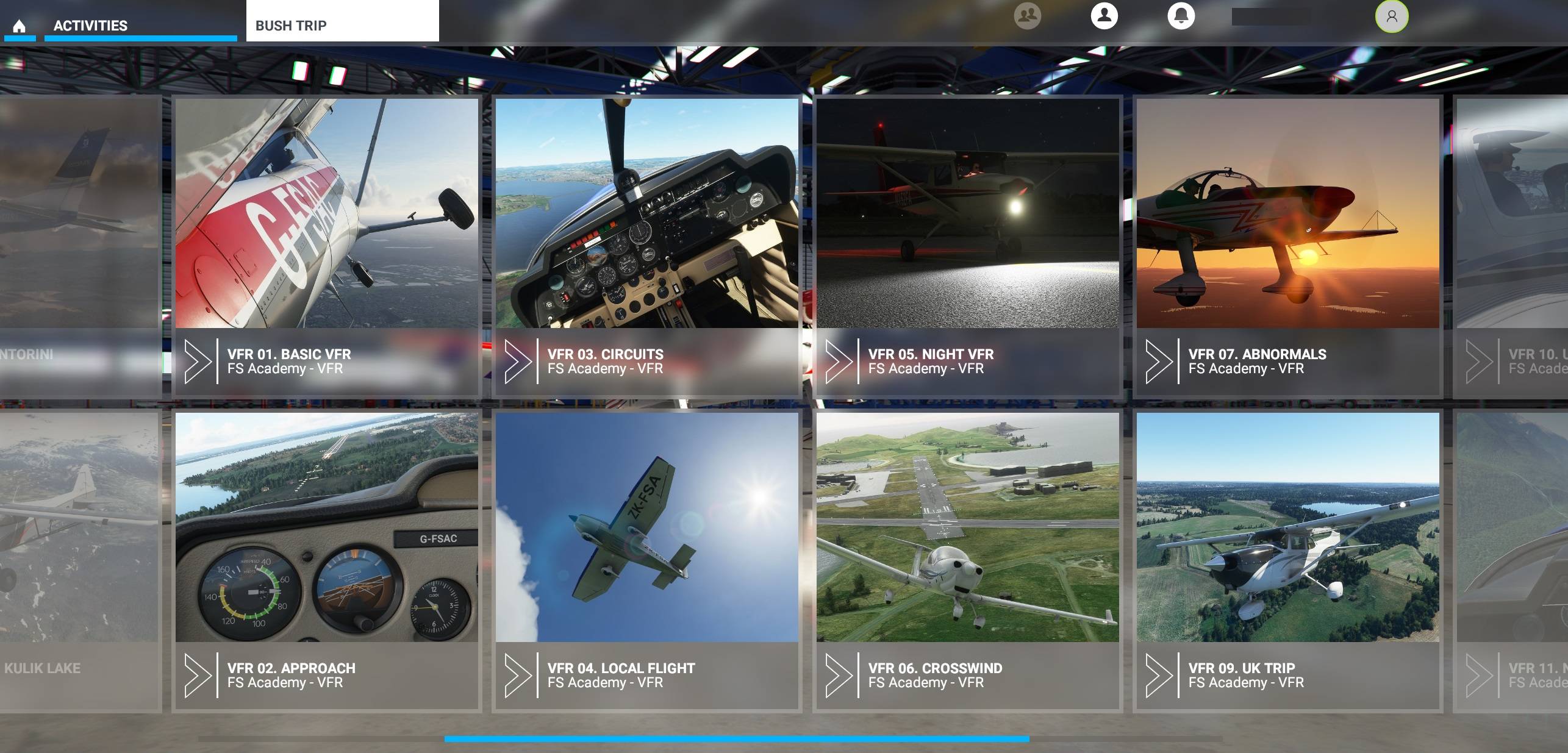Open the friends/multiplayer icon
Screen dimensions: 1568x753
pos(1026,16)
